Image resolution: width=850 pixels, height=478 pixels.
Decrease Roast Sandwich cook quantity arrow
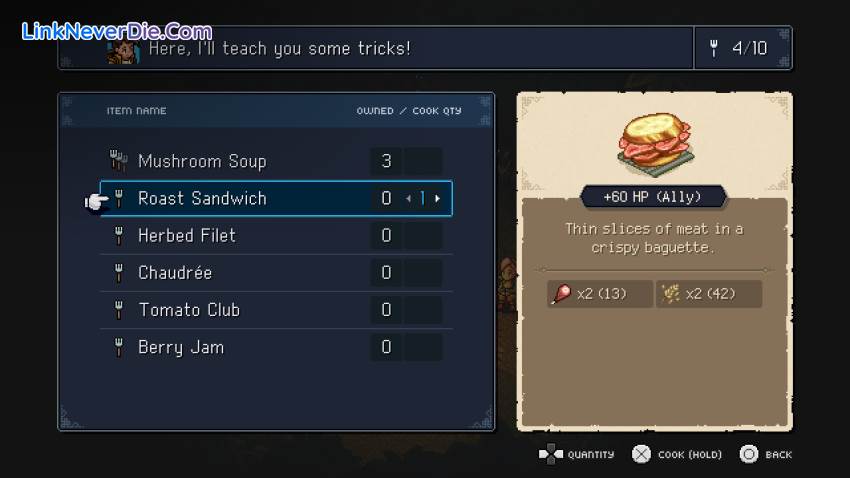pyautogui.click(x=409, y=199)
